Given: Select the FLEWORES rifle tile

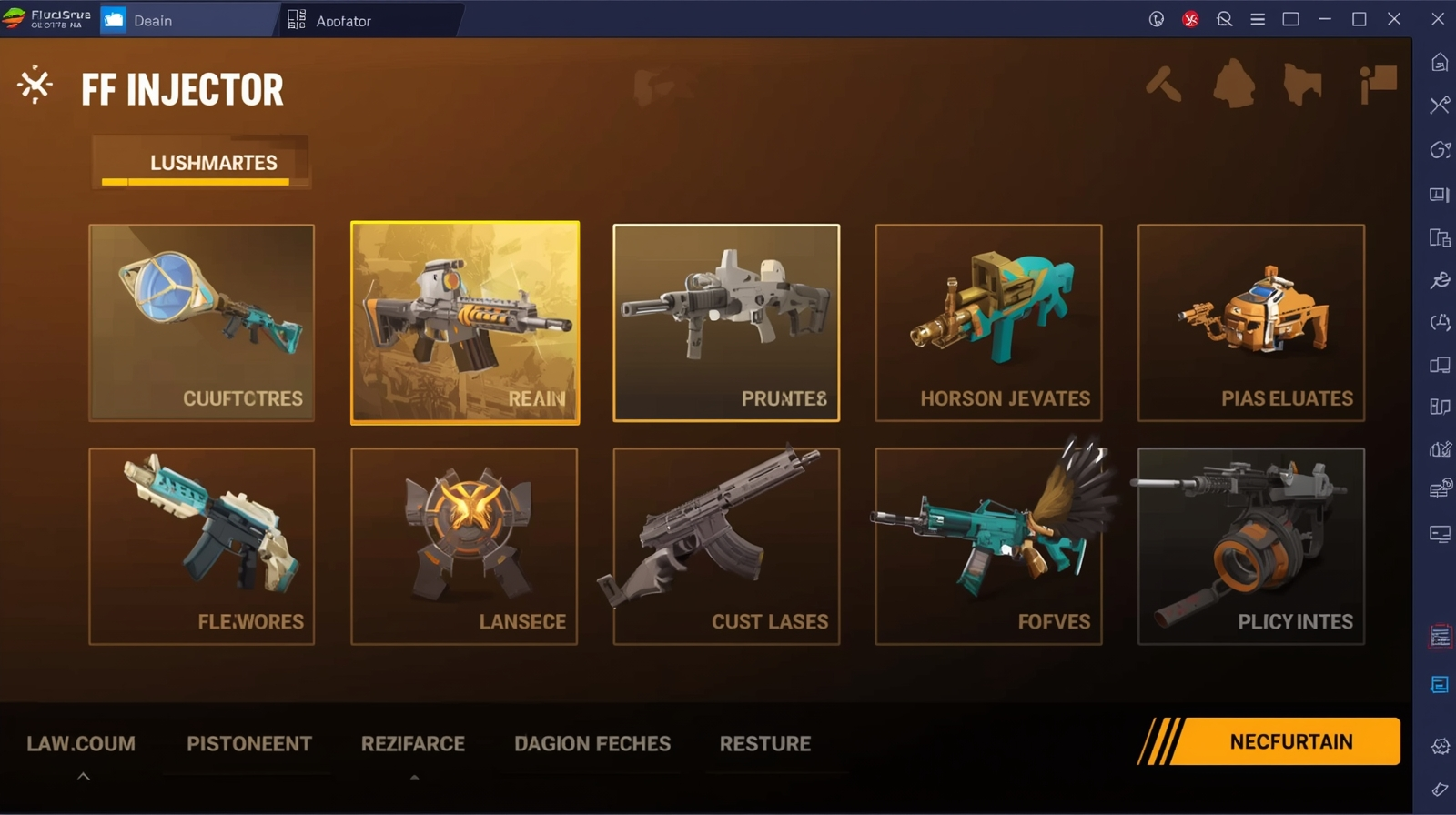Looking at the screenshot, I should coord(201,546).
